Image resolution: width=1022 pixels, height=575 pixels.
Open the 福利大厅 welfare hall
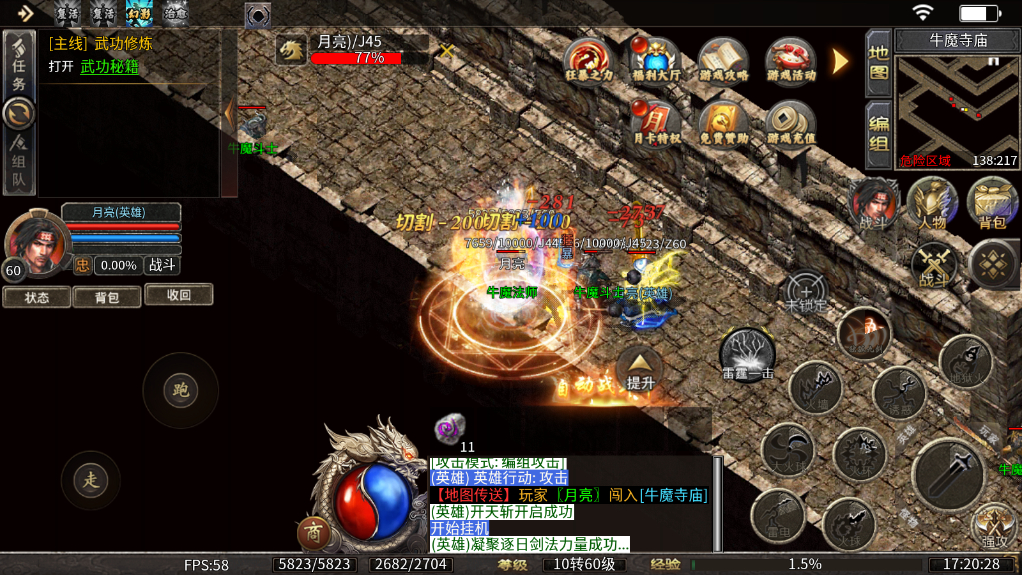(656, 61)
